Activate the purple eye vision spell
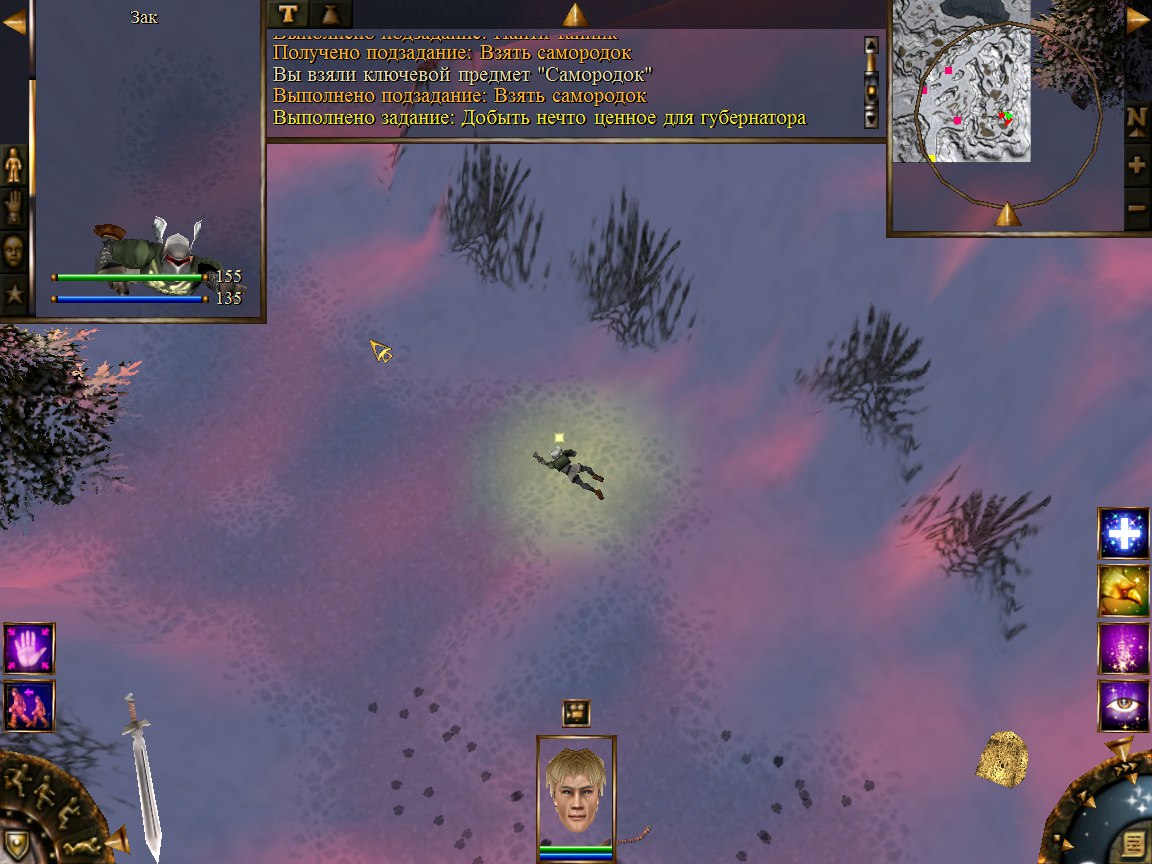 1123,705
